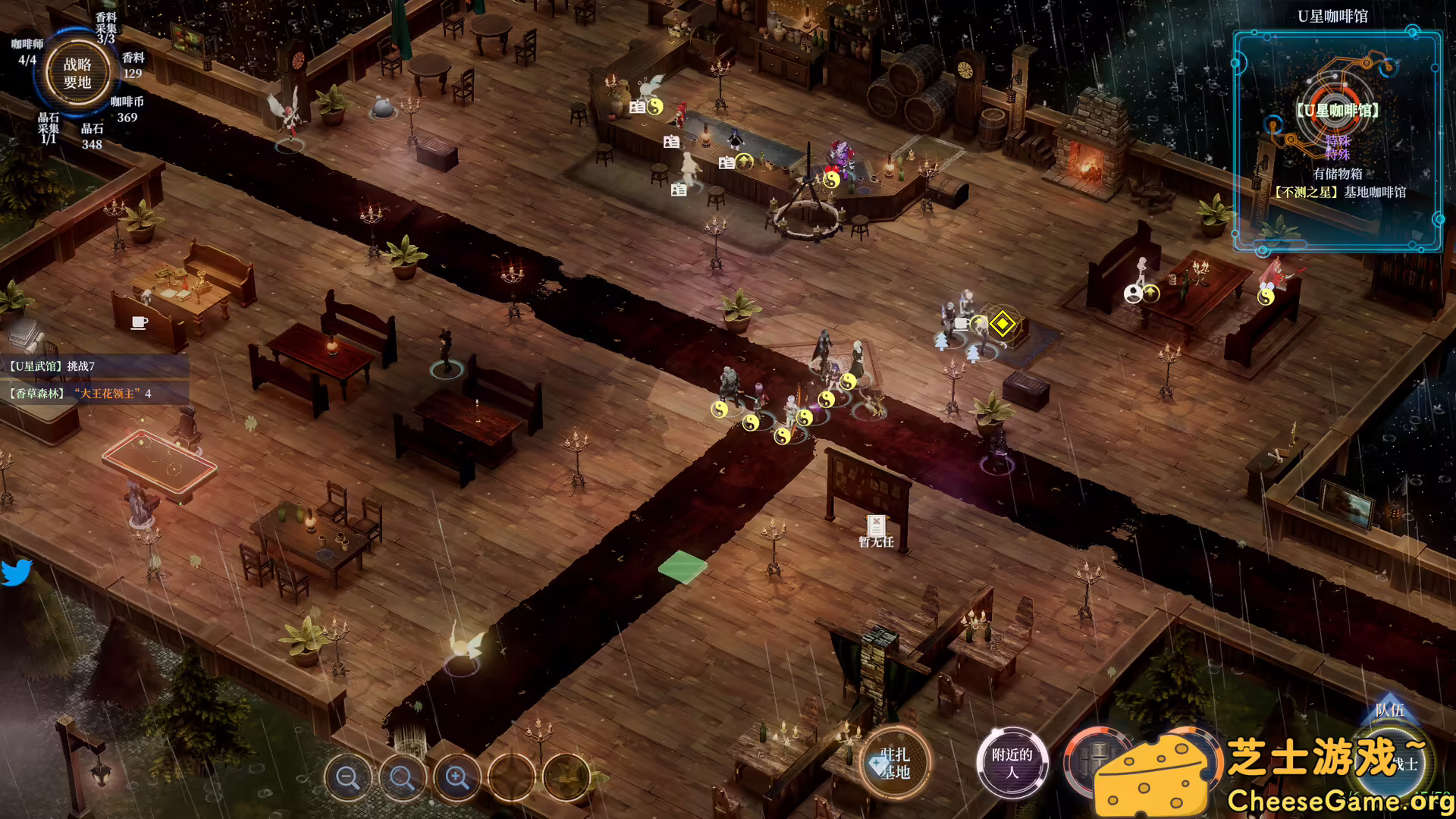Click the magnifier zoom-in button

pos(457,777)
